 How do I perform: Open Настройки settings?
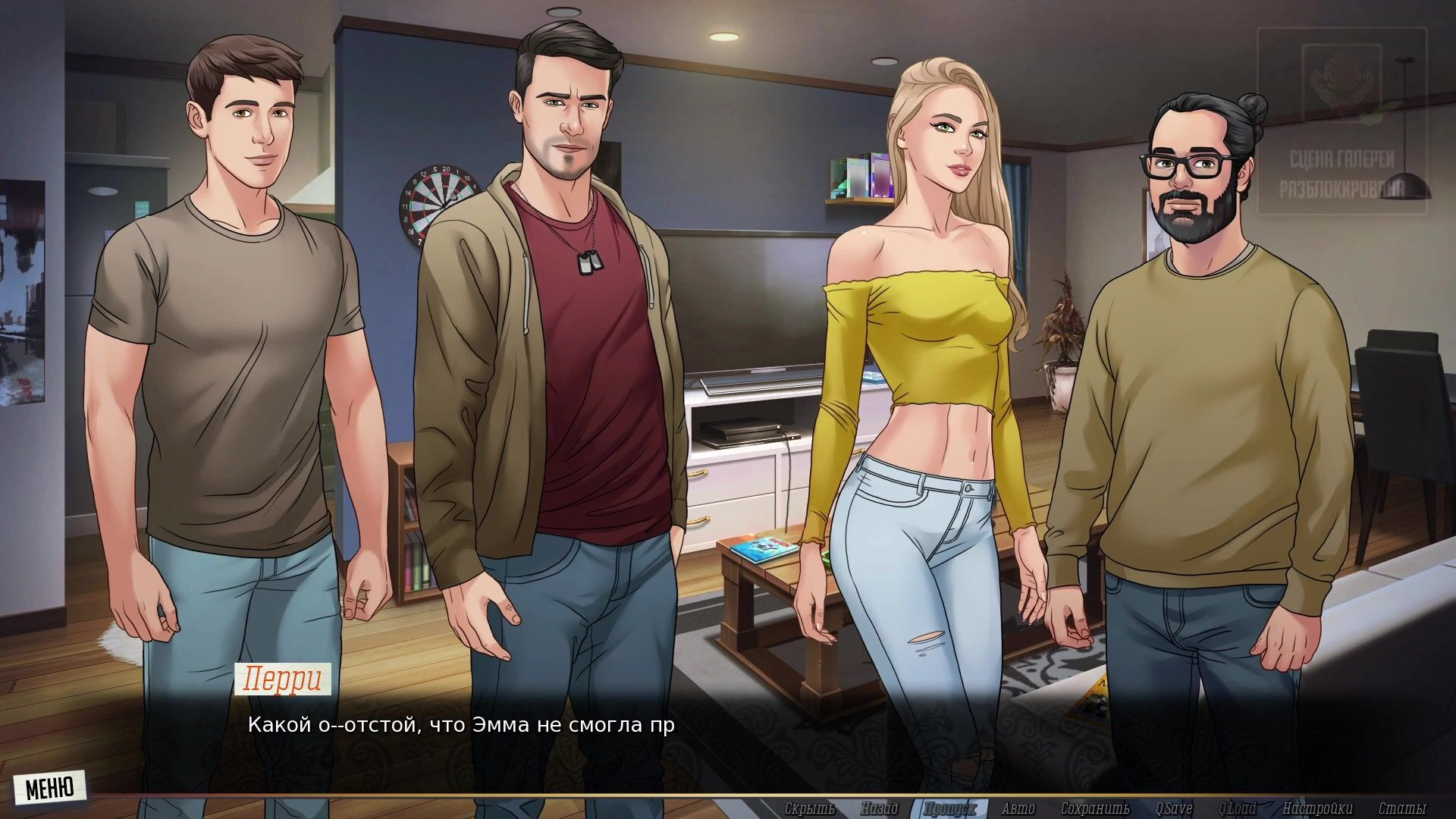1317,808
